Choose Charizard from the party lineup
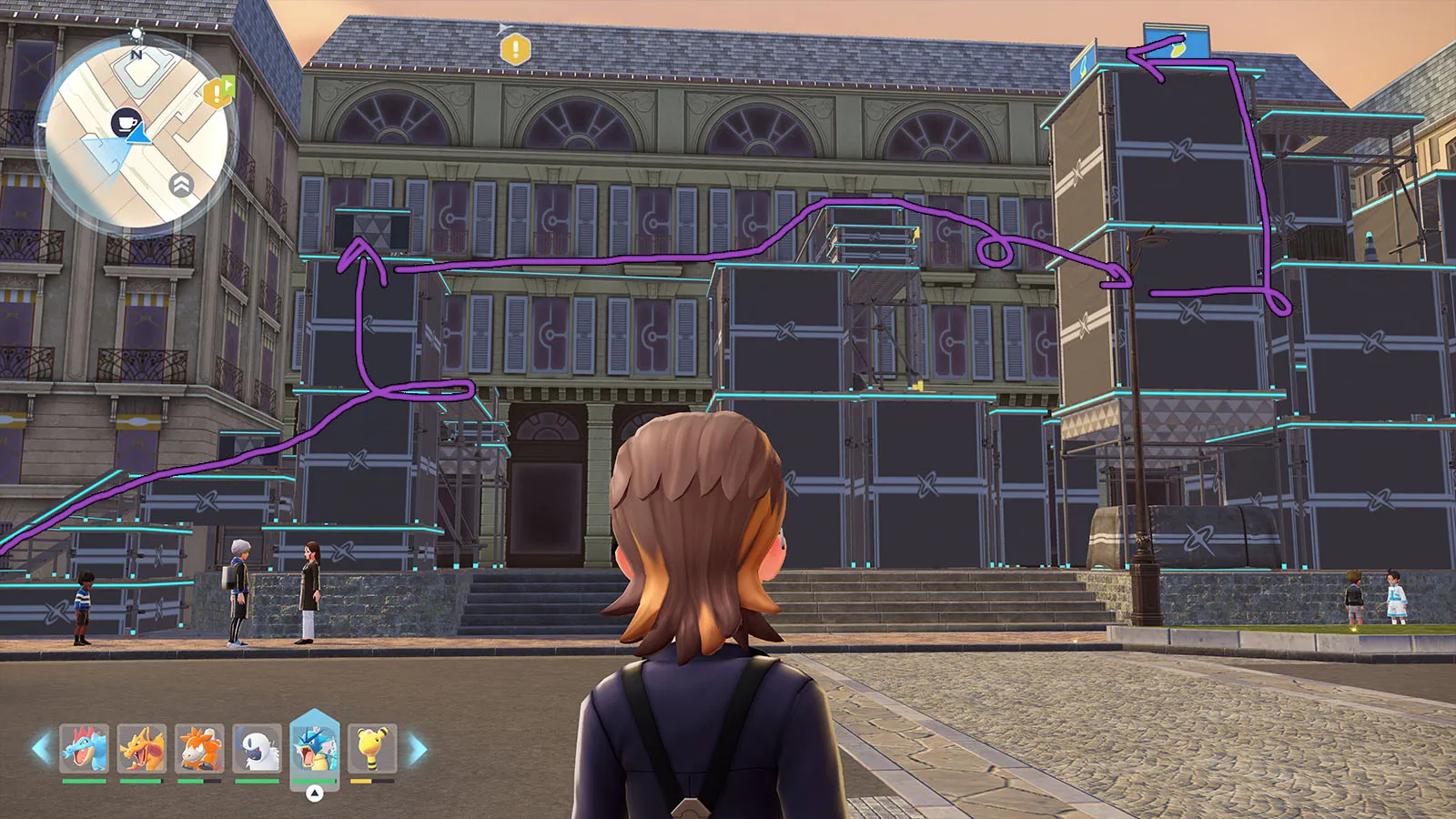Image resolution: width=1456 pixels, height=819 pixels. 142,748
